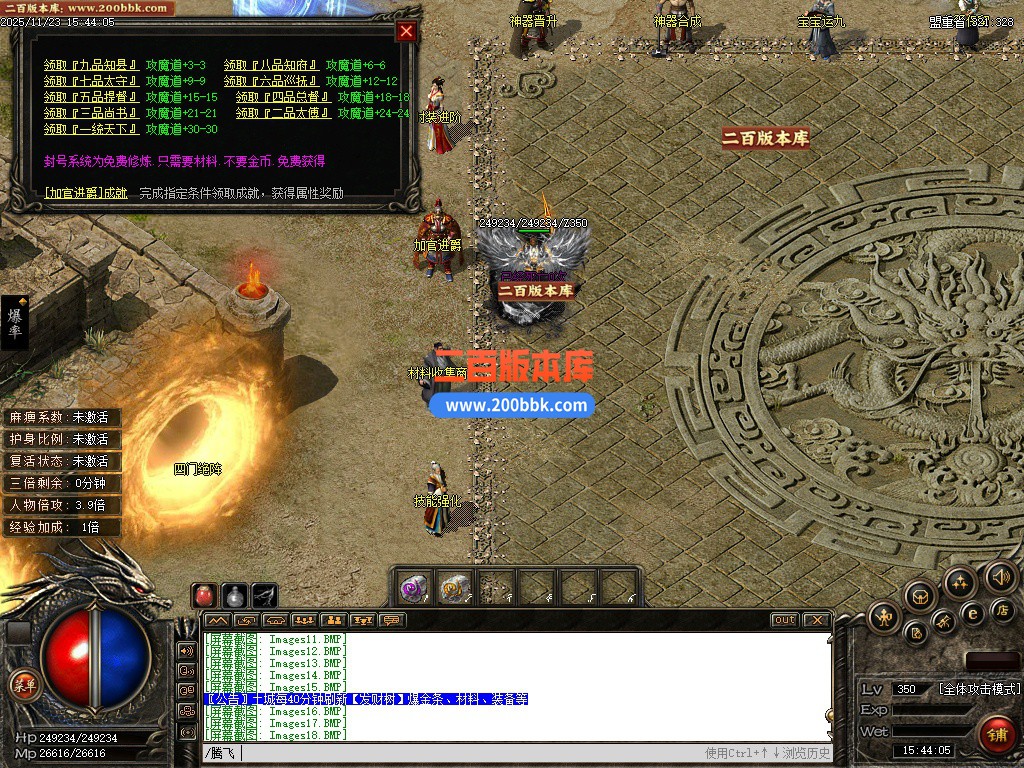Open the red 铺 shop button
The width and height of the screenshot is (1024, 768).
[x=995, y=733]
